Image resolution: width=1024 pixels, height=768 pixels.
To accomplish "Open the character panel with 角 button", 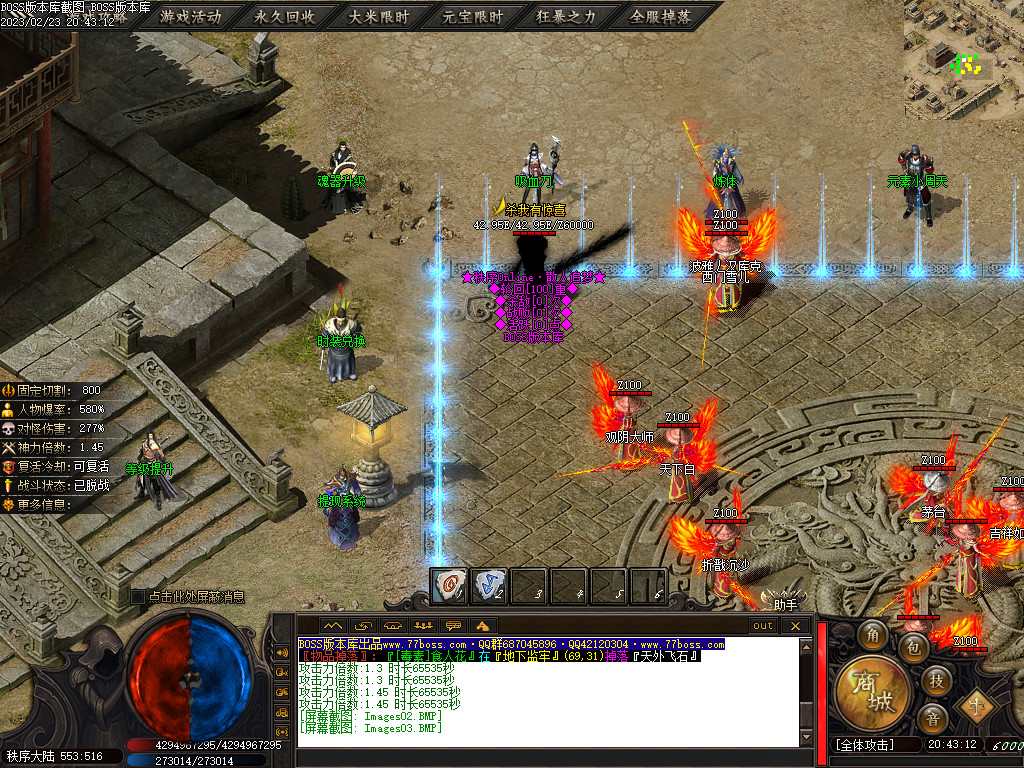I will (874, 636).
